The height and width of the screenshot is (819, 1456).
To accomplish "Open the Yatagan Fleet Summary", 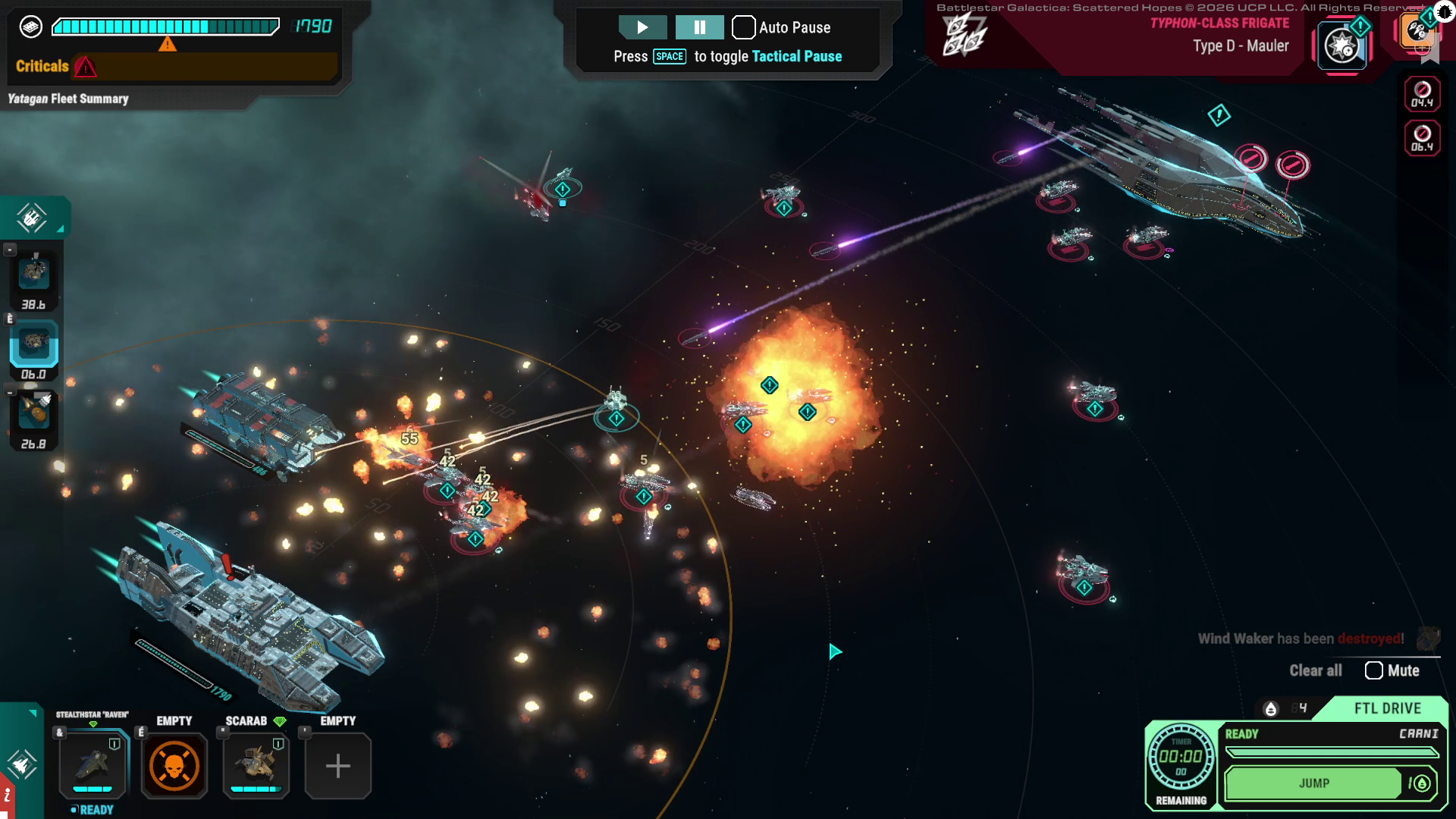I will point(68,99).
